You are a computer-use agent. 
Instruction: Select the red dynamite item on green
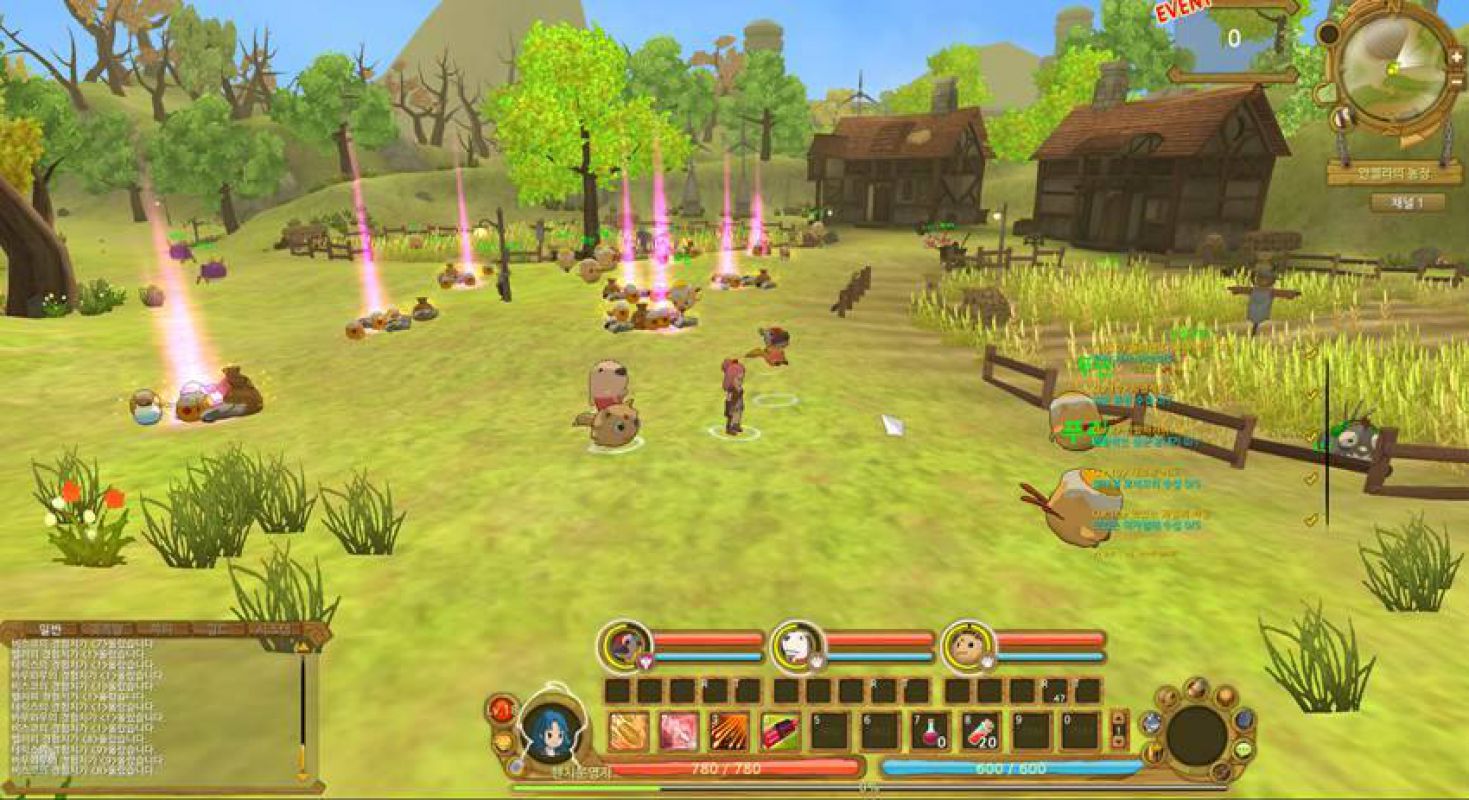780,731
